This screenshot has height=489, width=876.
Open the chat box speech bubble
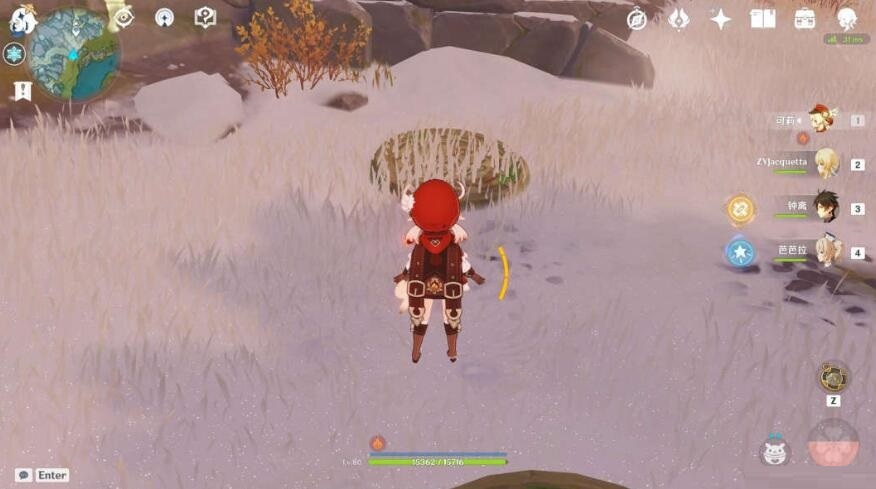23,475
